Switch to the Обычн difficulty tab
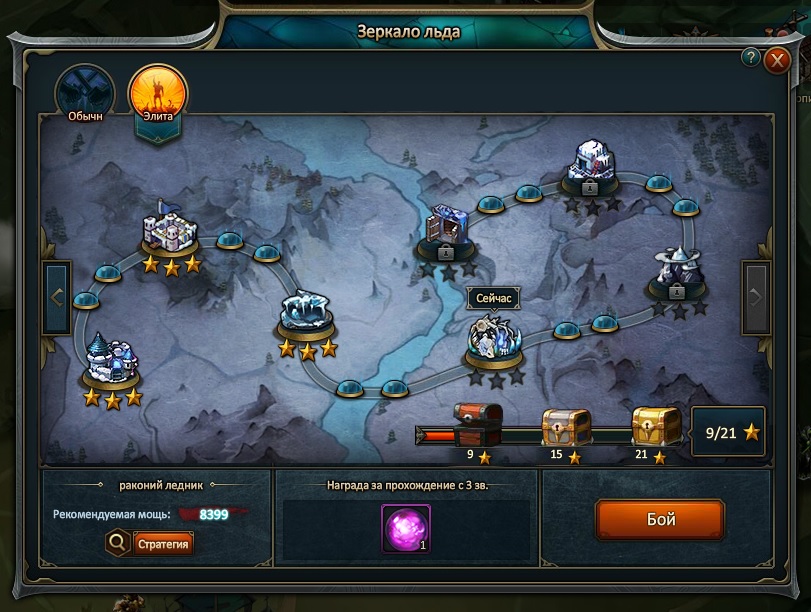 [x=85, y=93]
